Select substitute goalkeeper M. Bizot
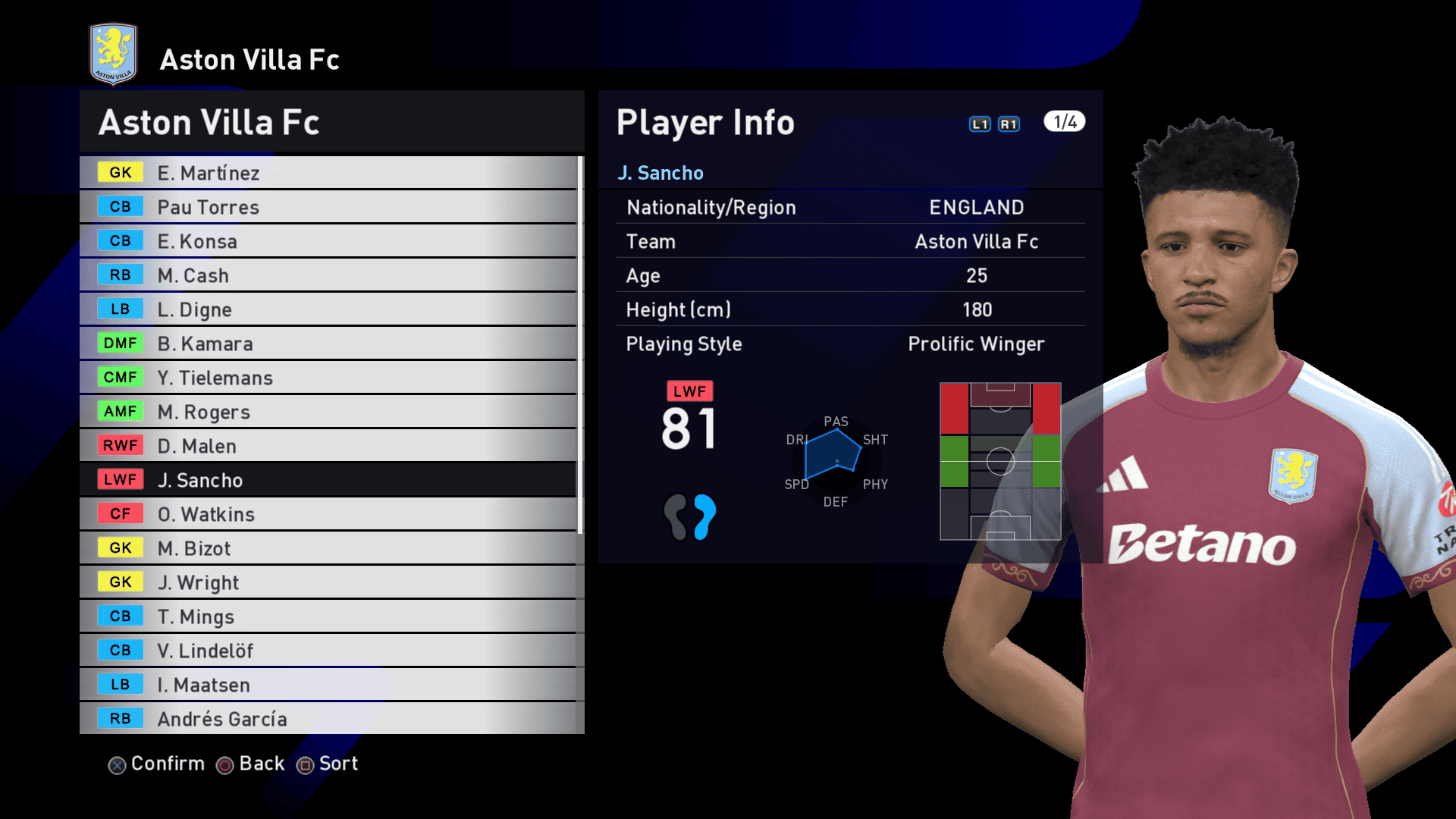 [328, 548]
